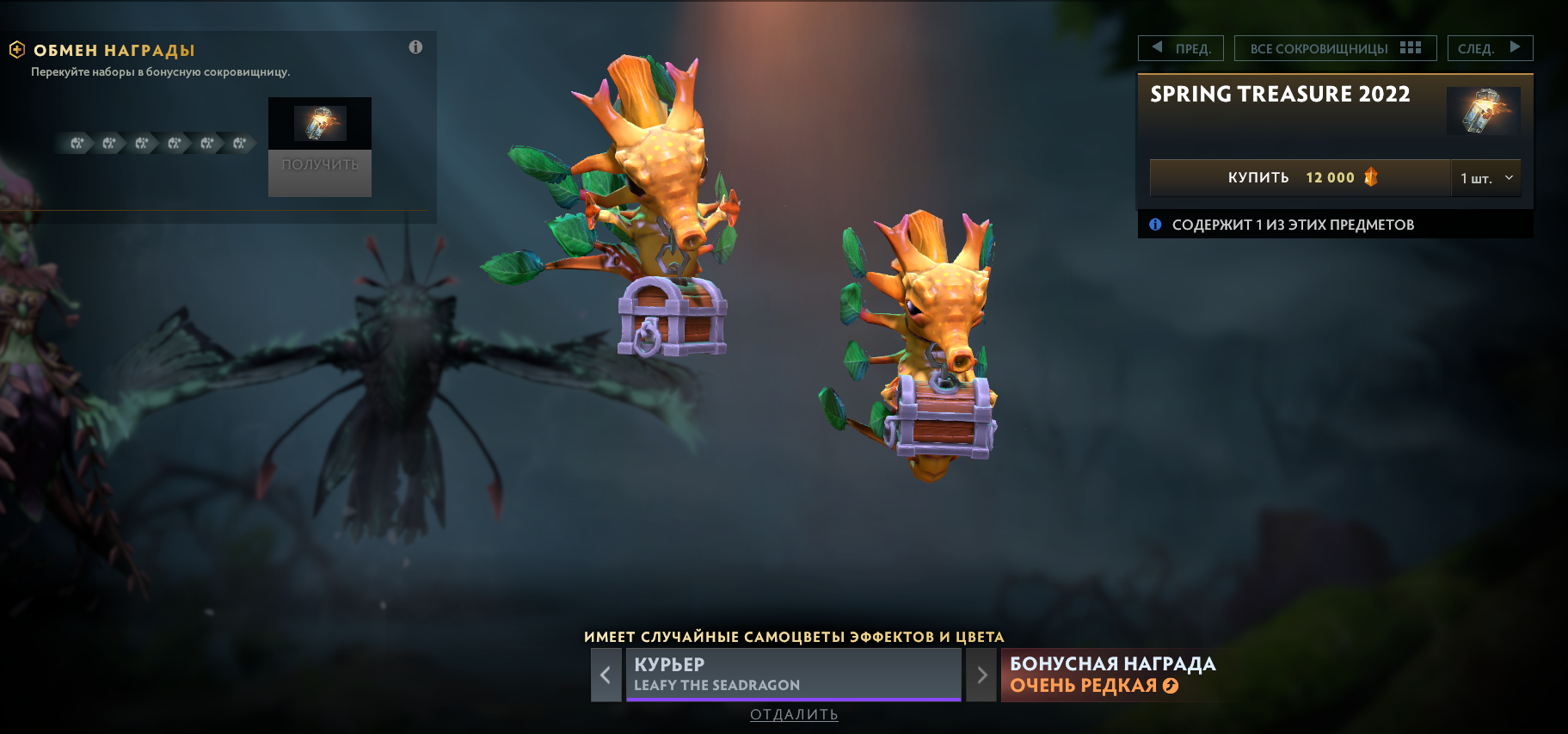Viewport: 1568px width, 734px height.
Task: Click the purple progress bar under Leafy the Seadragon
Action: (794, 699)
